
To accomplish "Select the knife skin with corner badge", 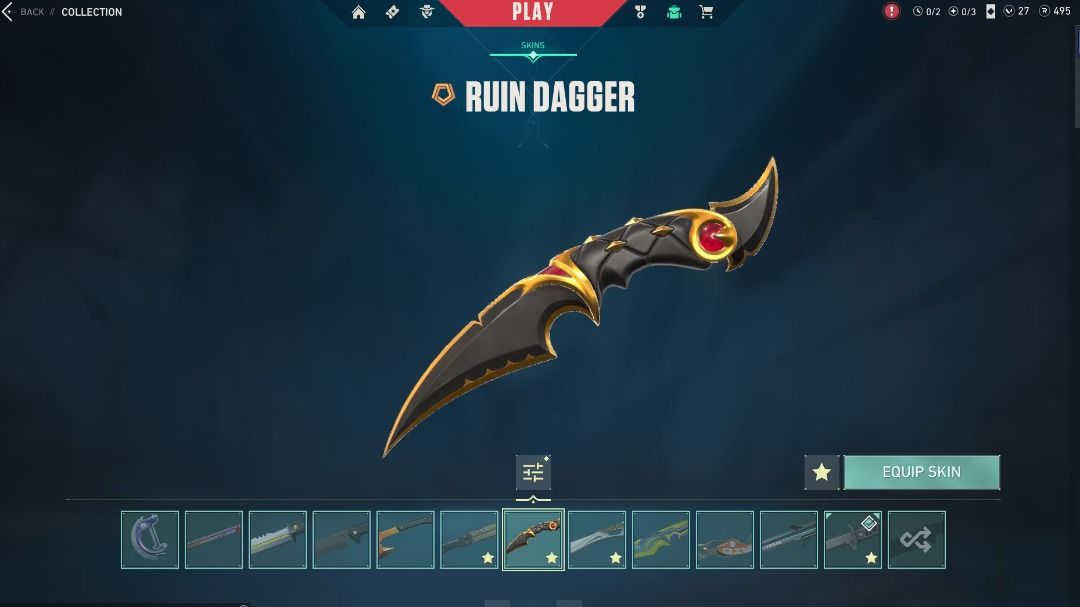I will (852, 540).
